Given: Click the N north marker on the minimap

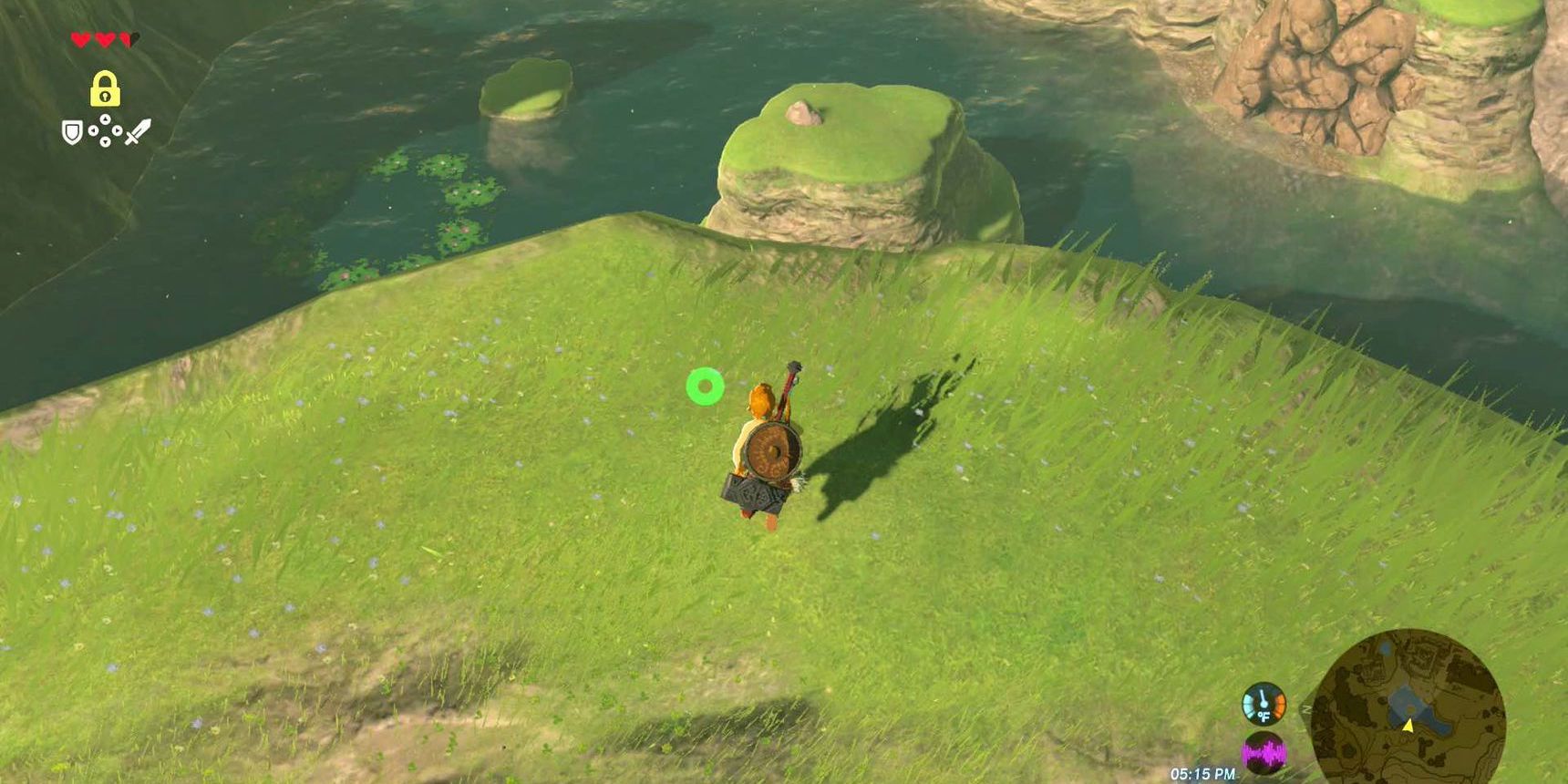Looking at the screenshot, I should click(x=1305, y=708).
